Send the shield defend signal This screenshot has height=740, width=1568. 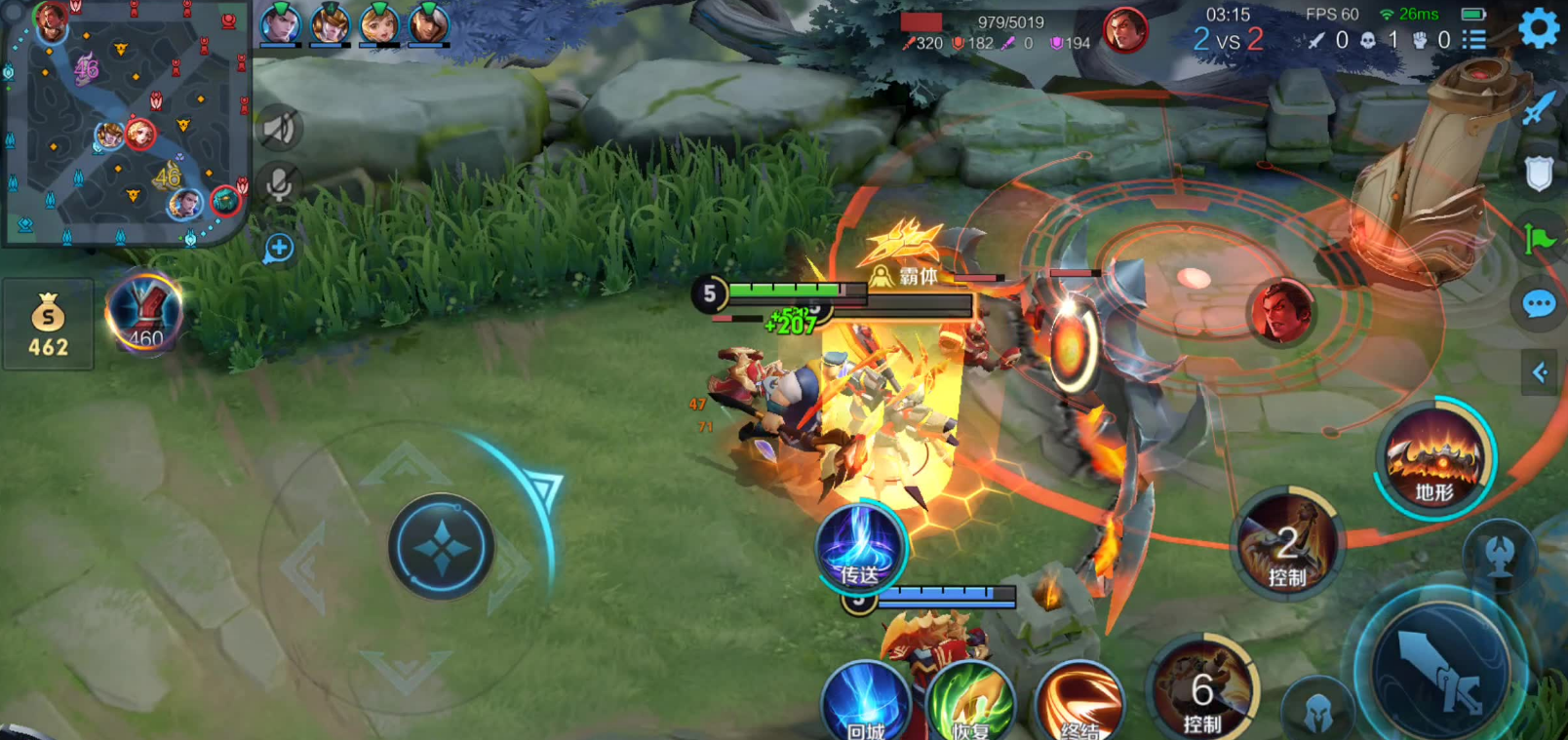pos(1539,174)
